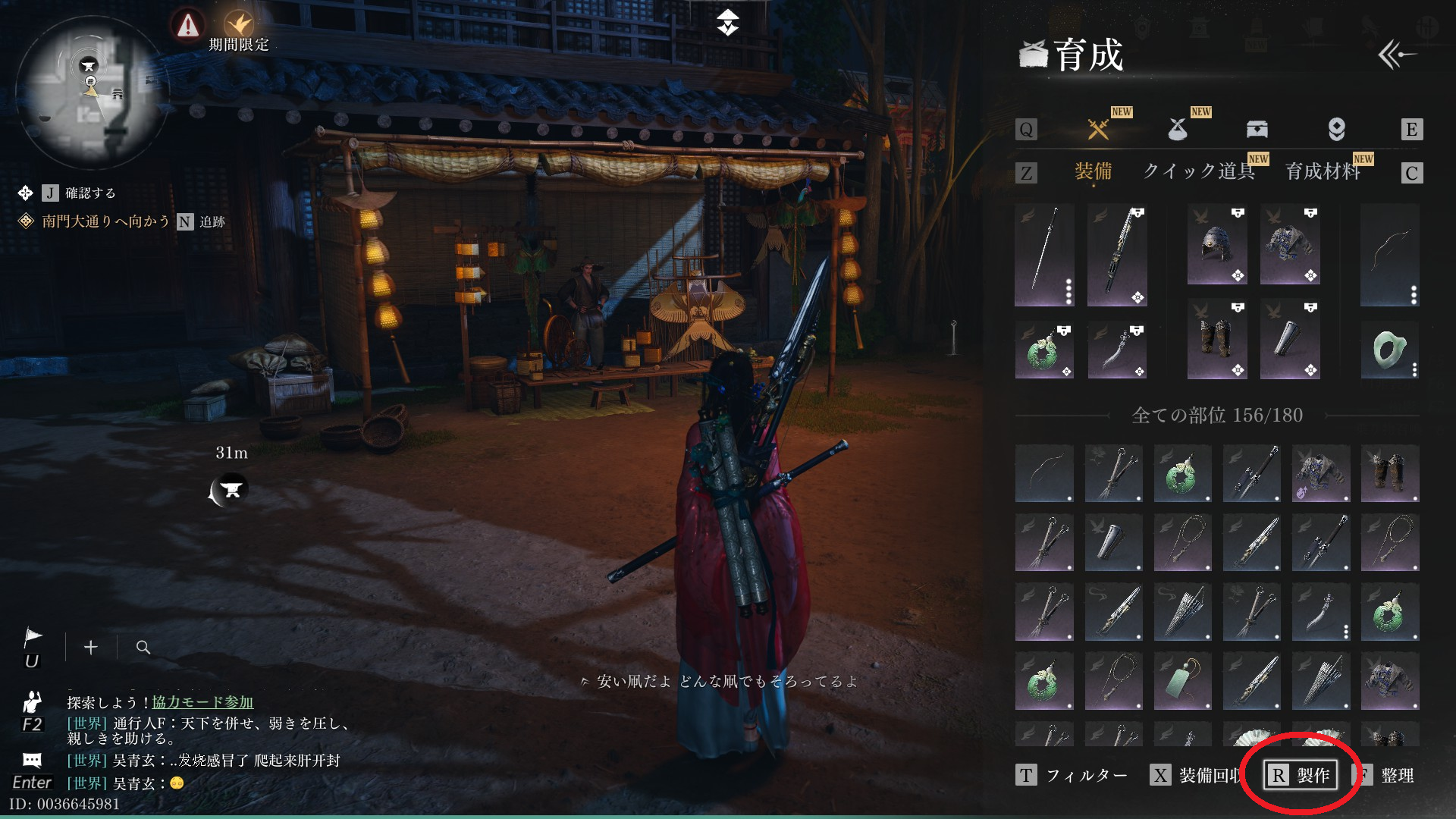Open the 育成材料 materials tab
The image size is (1456, 819).
pyautogui.click(x=1323, y=171)
